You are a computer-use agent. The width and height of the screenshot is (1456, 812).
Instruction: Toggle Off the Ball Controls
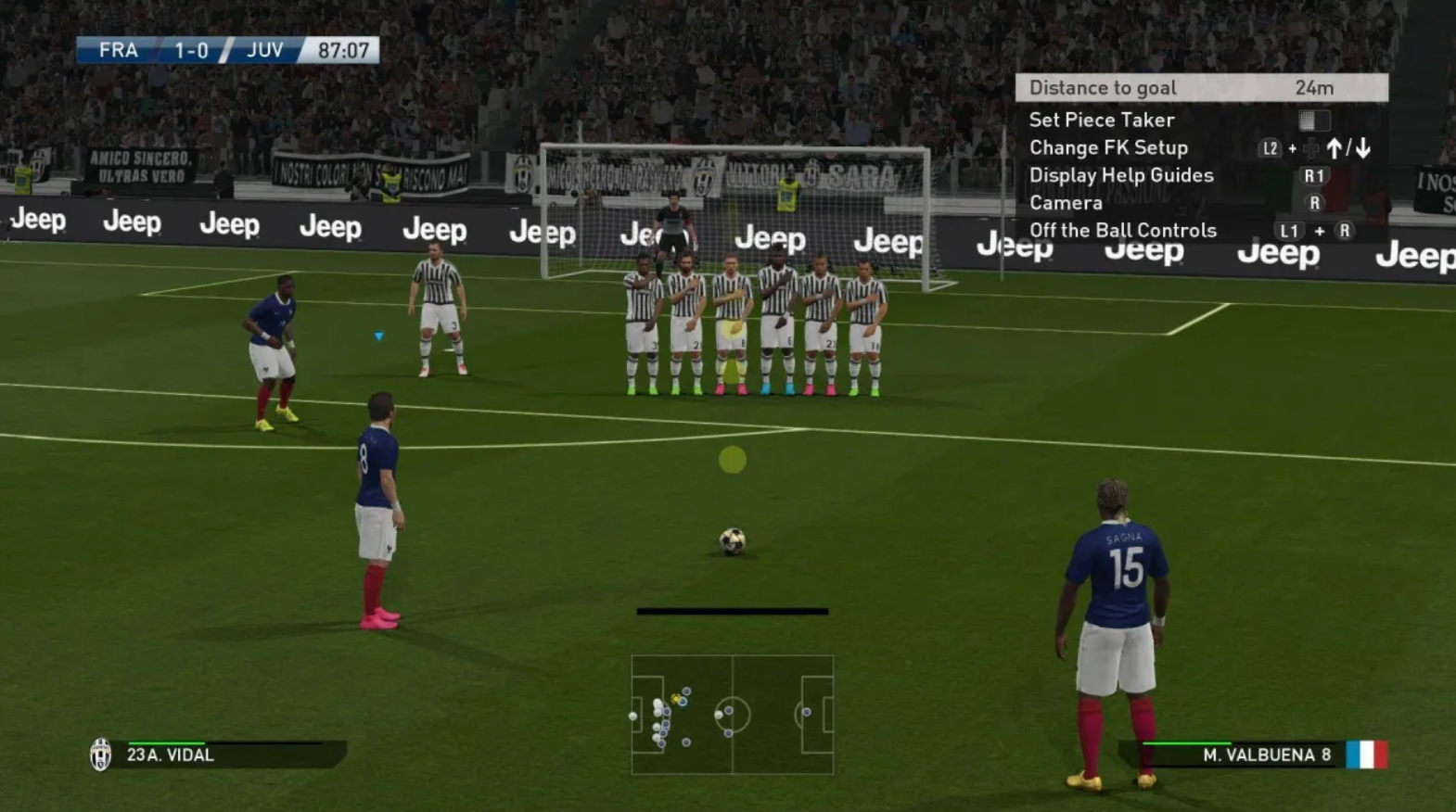[x=1123, y=230]
